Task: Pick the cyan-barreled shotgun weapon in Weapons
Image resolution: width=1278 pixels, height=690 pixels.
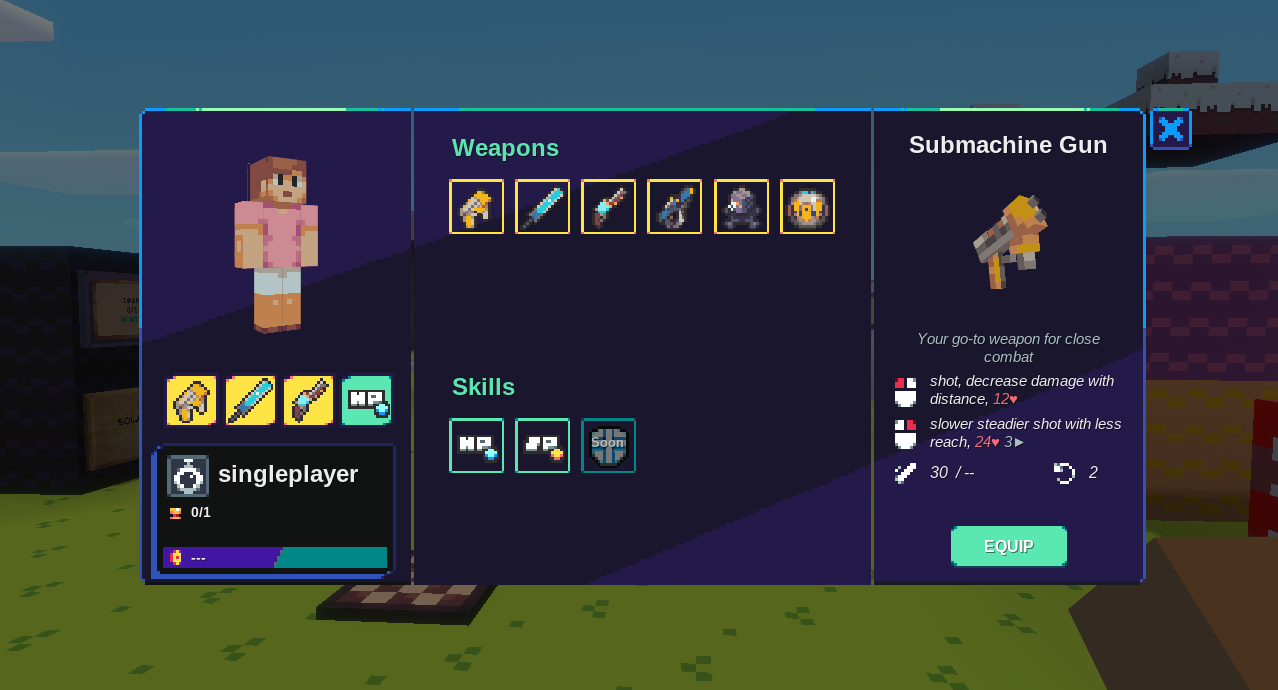Action: click(x=608, y=207)
